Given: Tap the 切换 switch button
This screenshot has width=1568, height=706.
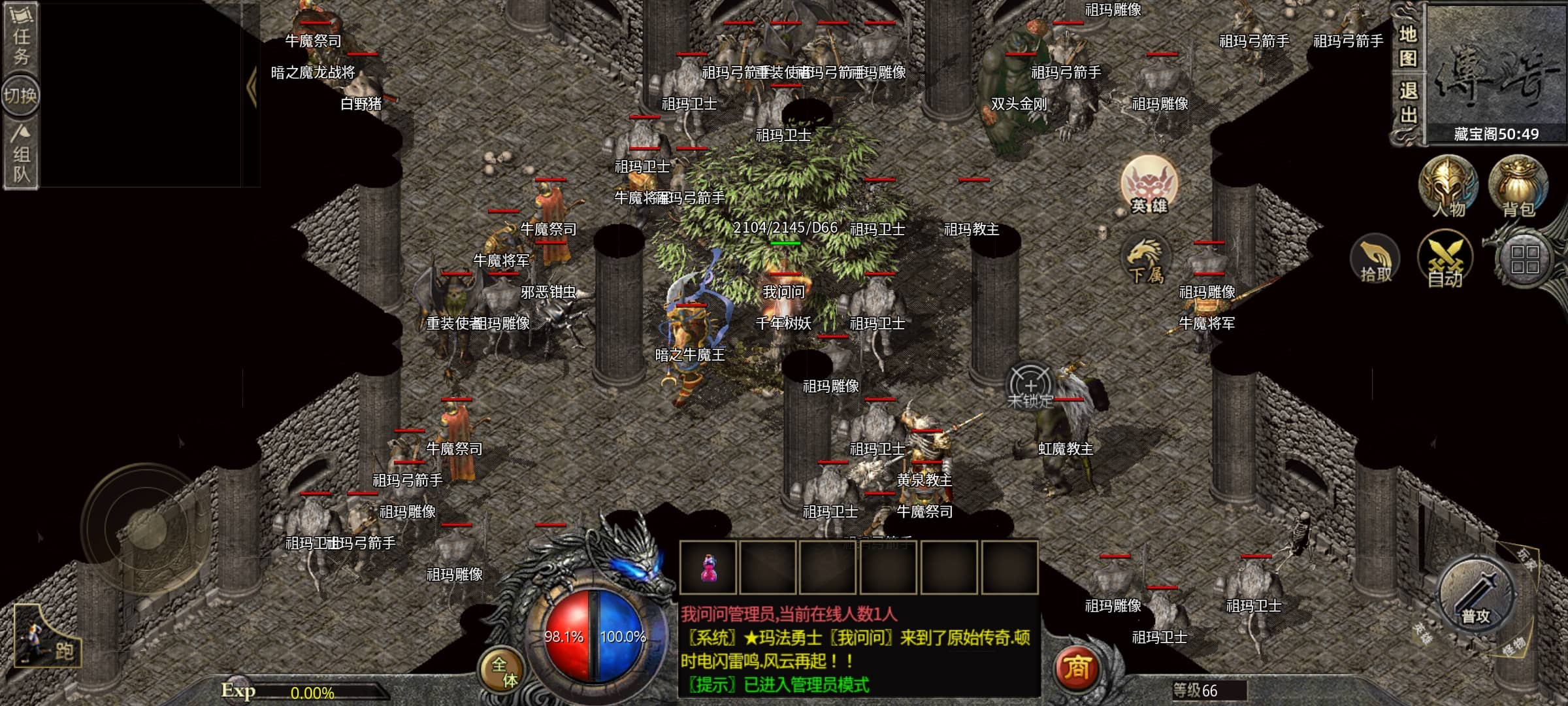Looking at the screenshot, I should pos(20,96).
